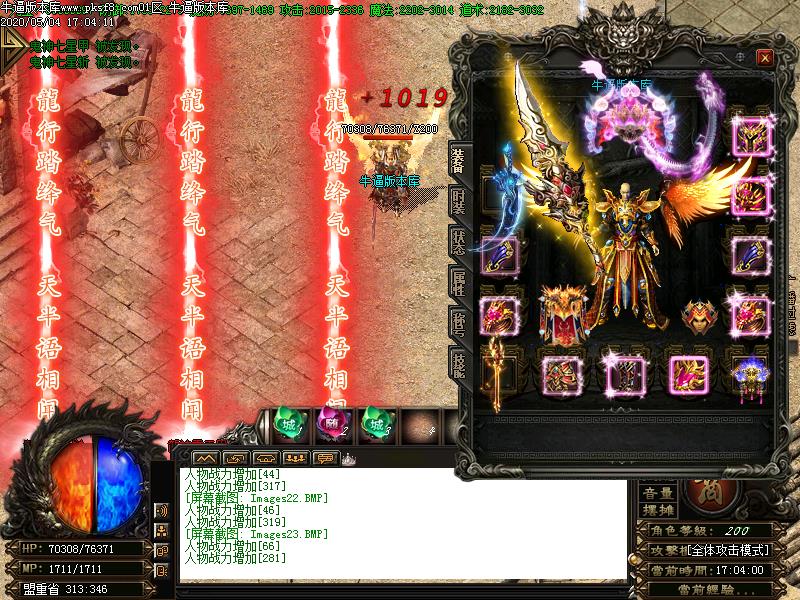Viewport: 800px width, 600px height.
Task: Select the blue gauntlet equipment slot
Action: pos(497,256)
